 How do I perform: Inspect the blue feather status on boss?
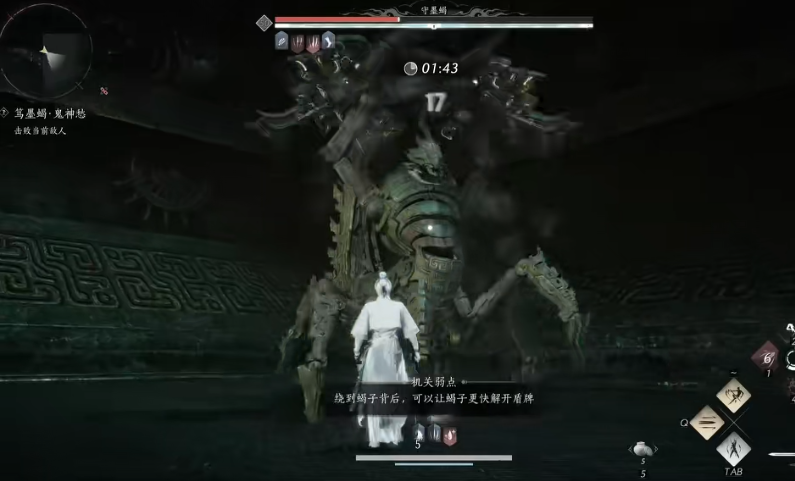[x=282, y=42]
